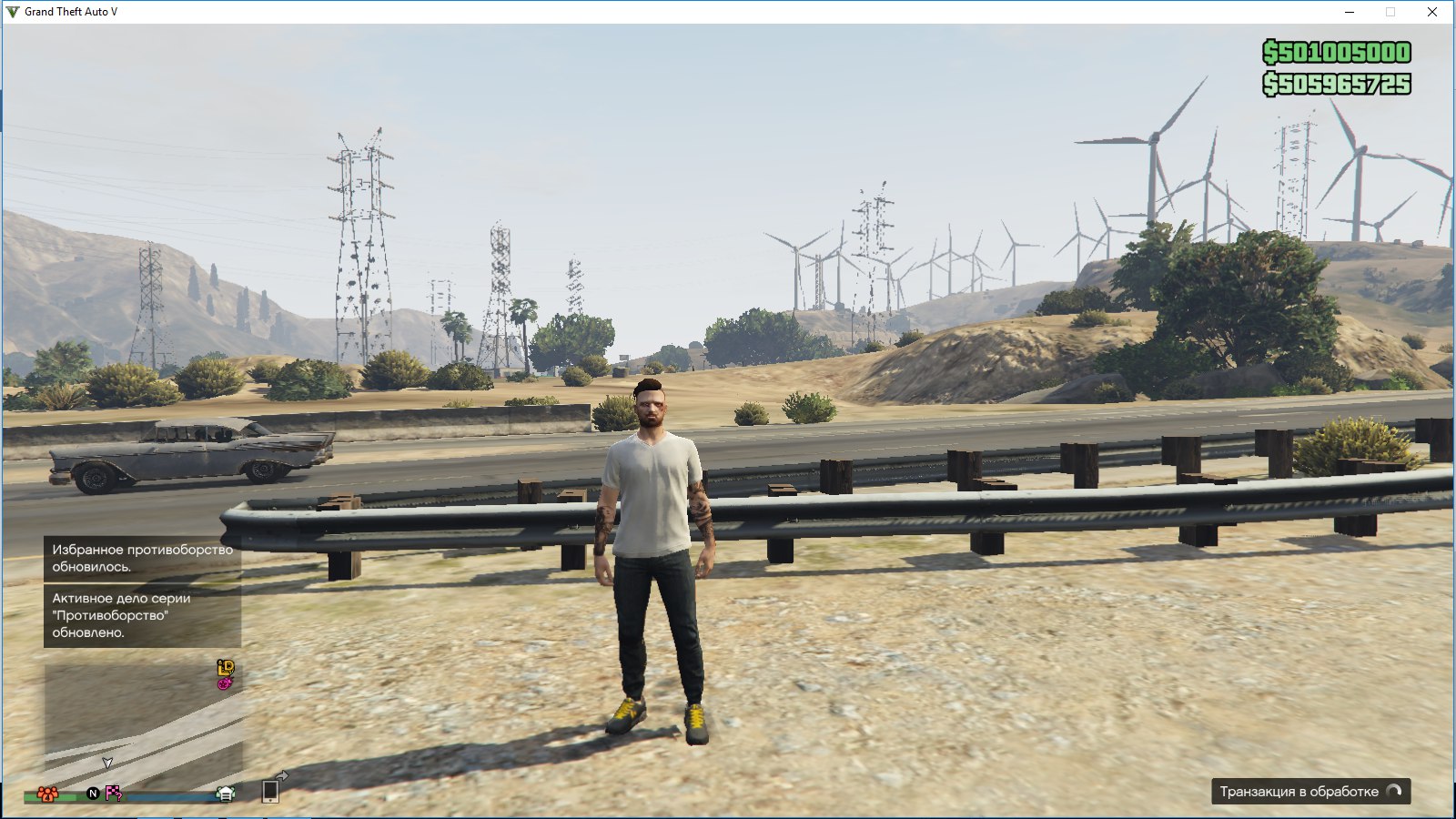The width and height of the screenshot is (1456, 819).
Task: Click the "Избранное противоборство обновилось" notification
Action: (x=142, y=558)
